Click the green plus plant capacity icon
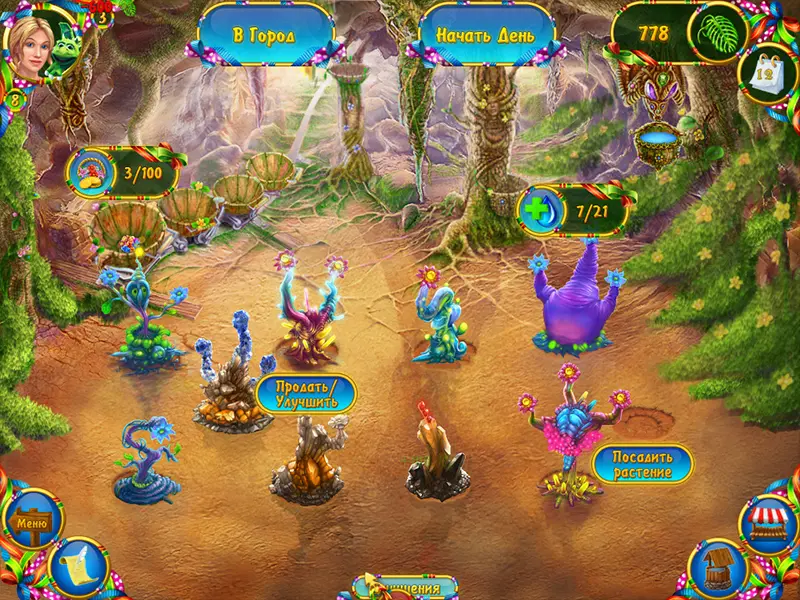800x600 pixels. 541,210
